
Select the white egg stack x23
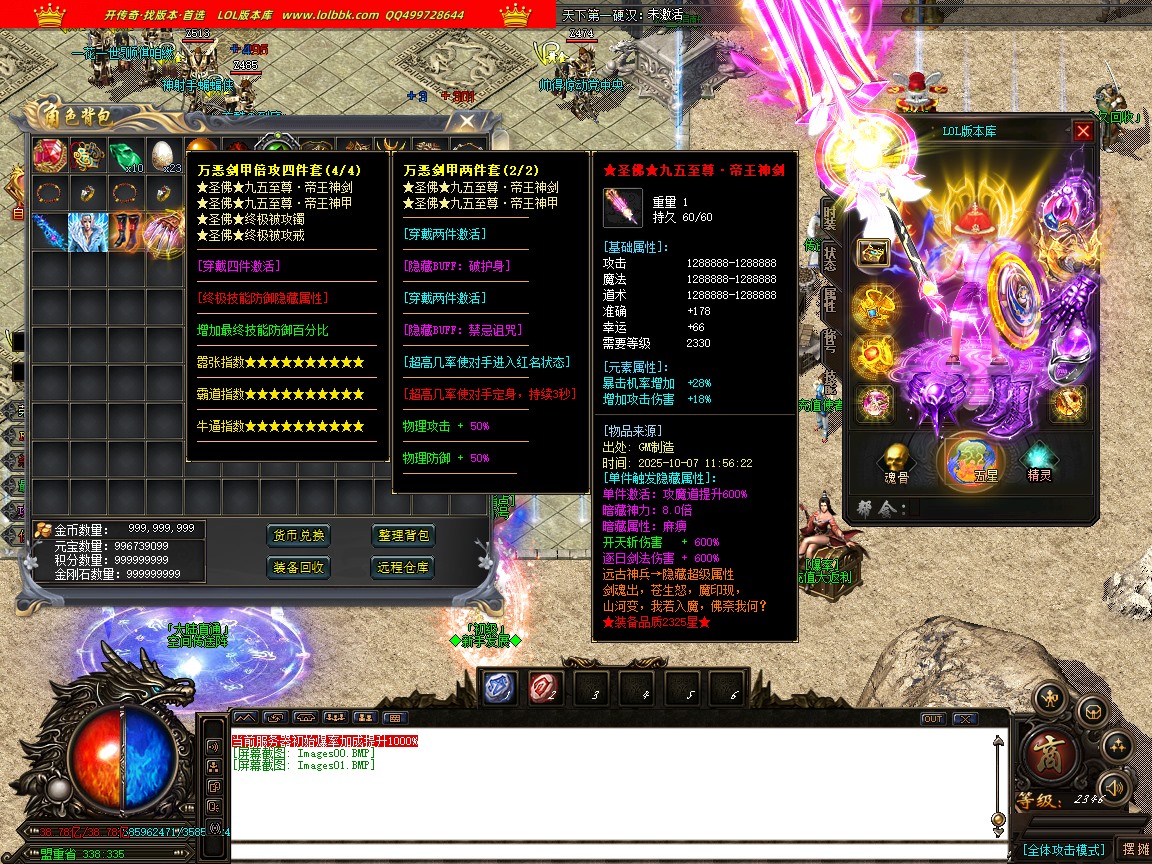(163, 155)
